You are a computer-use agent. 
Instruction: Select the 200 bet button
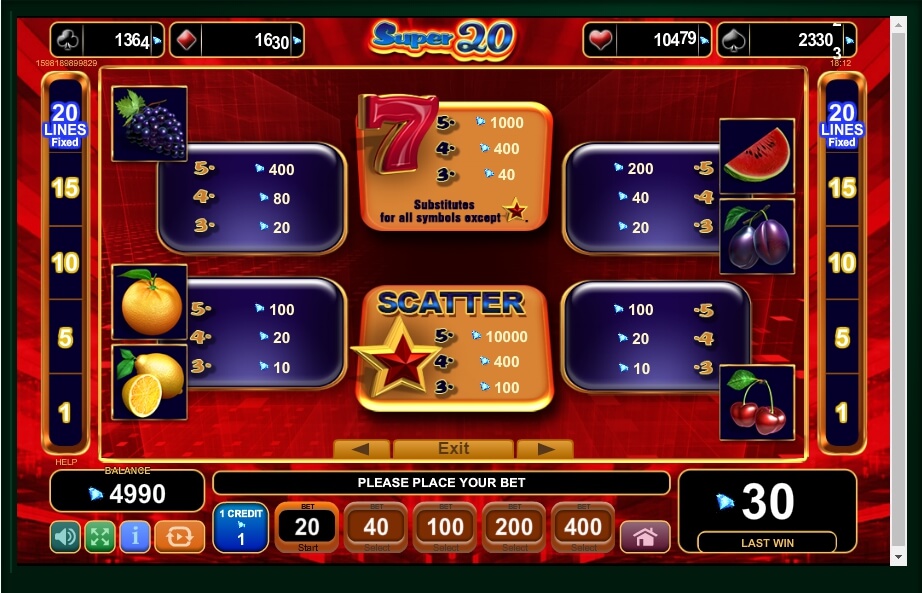click(514, 527)
